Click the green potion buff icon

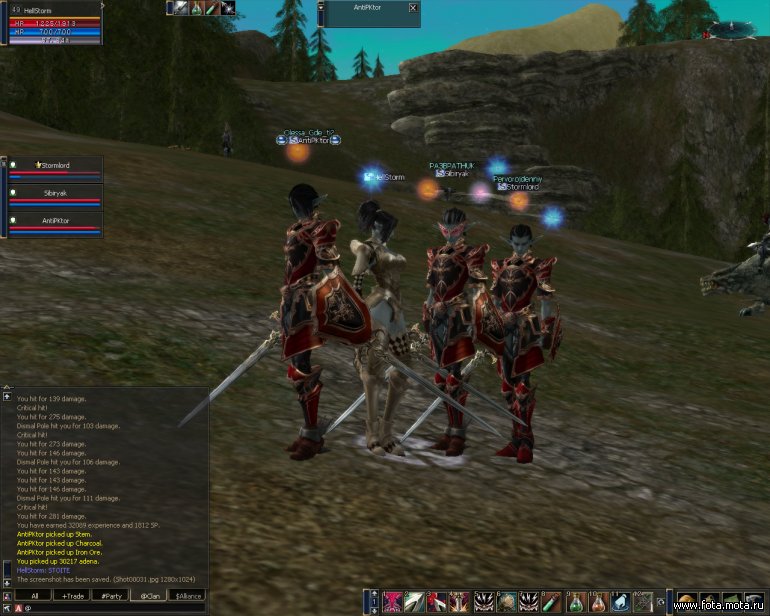point(196,8)
